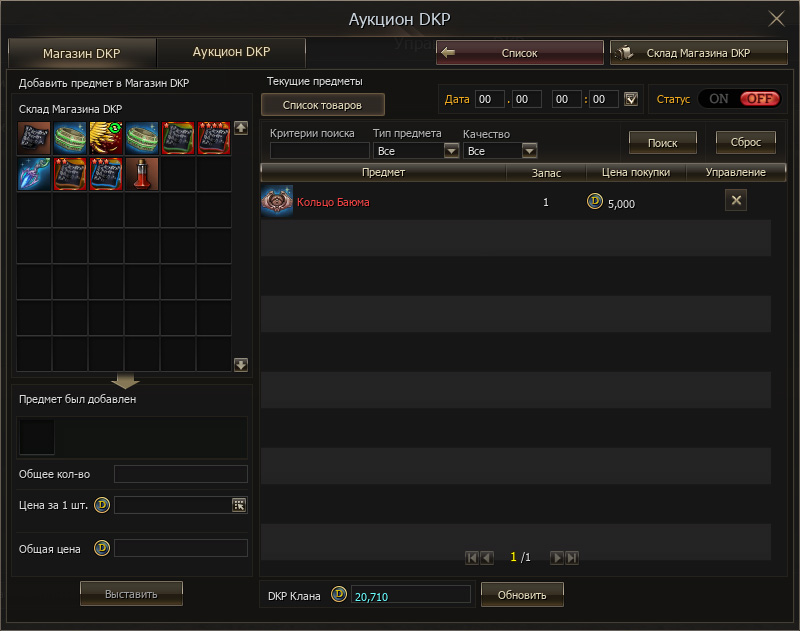Click the Выставить button
This screenshot has height=631, width=800.
pos(131,594)
